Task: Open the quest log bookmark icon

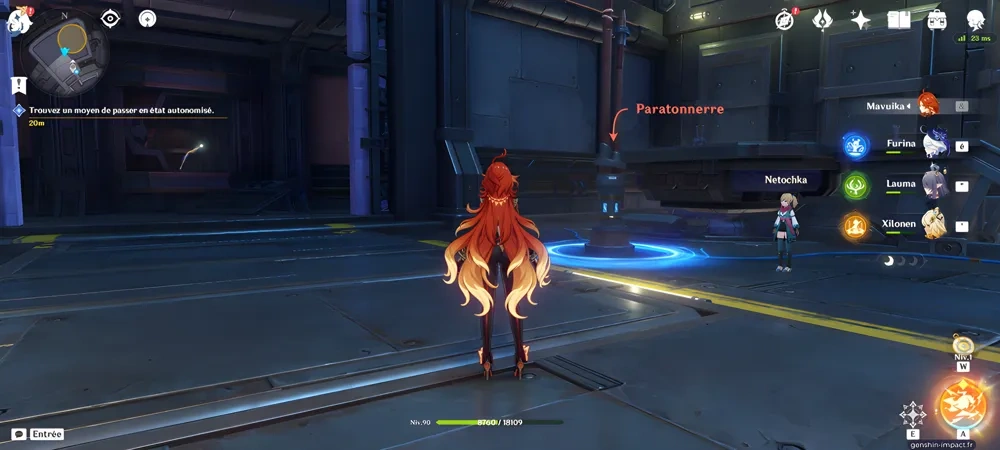Action: [17, 85]
